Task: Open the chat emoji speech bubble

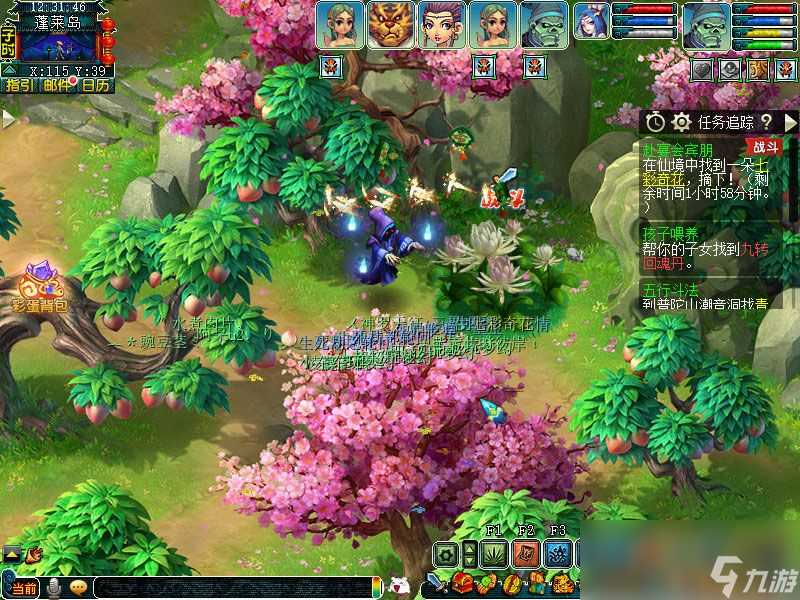Action: (x=77, y=587)
